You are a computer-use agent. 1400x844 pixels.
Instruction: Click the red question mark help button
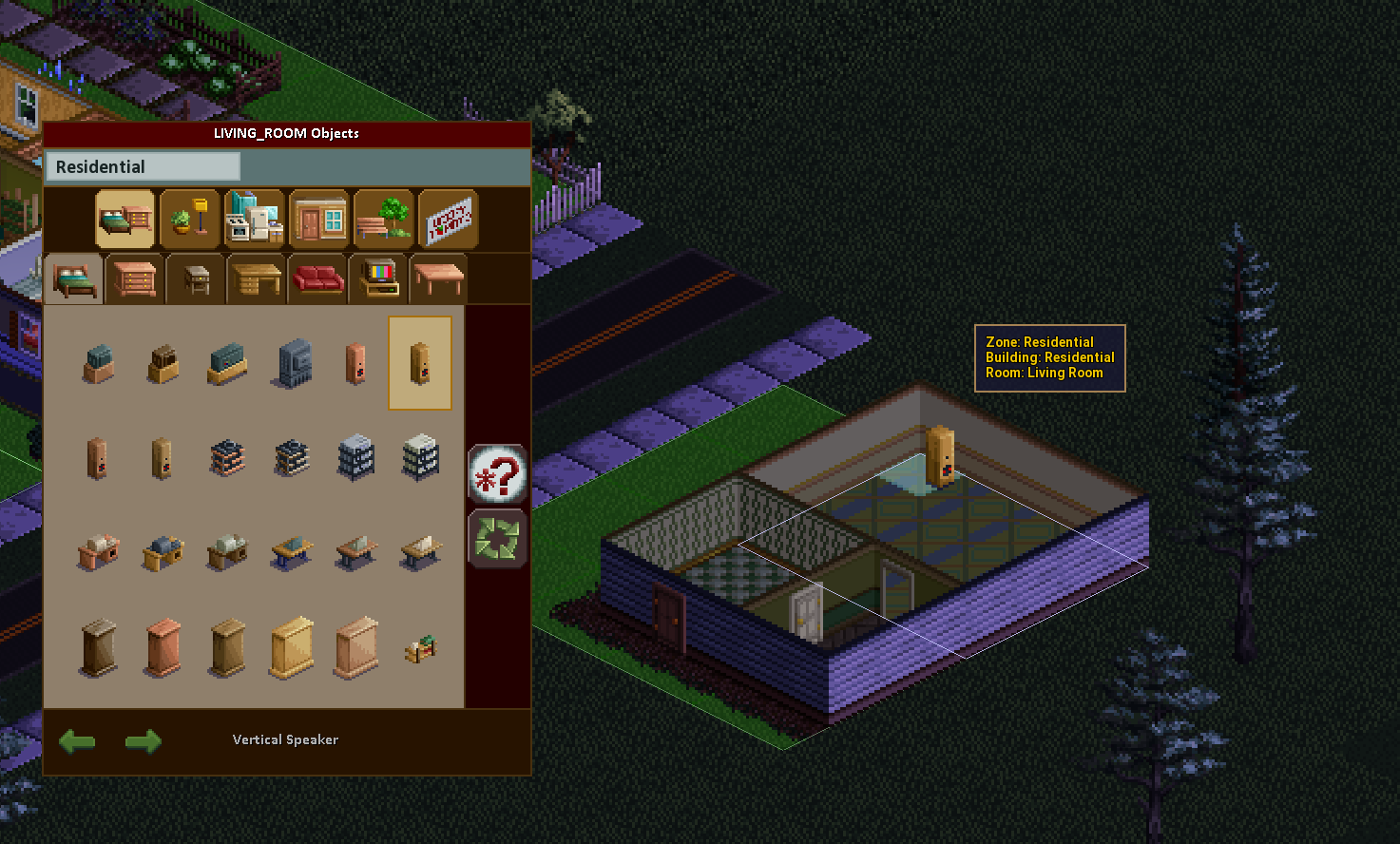point(497,473)
